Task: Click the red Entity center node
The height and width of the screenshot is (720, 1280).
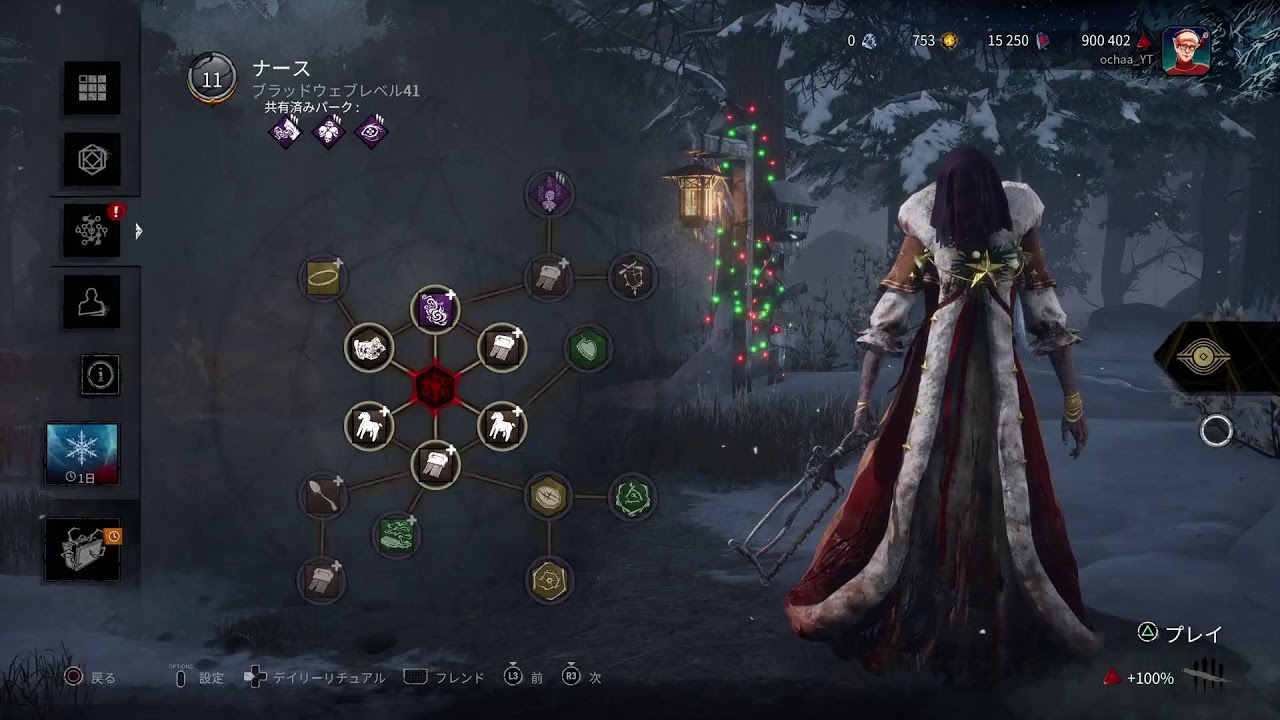Action: (435, 386)
